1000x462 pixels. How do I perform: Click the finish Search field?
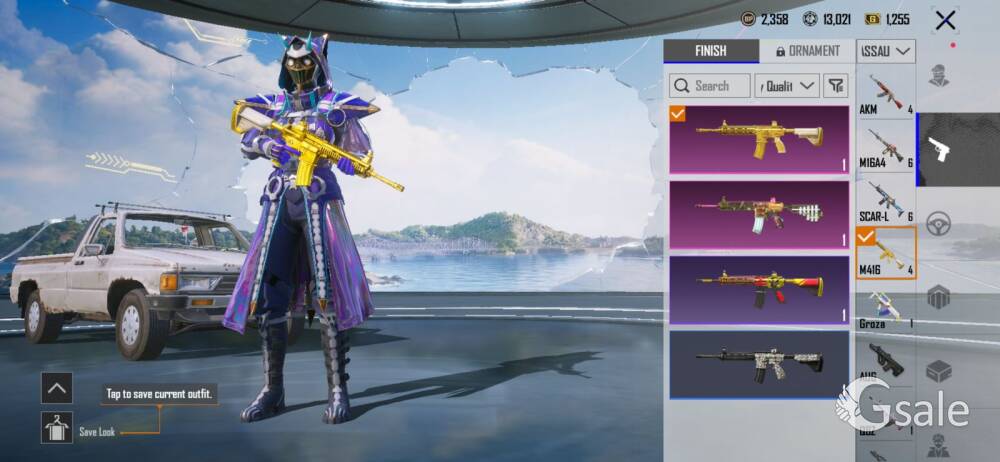tap(710, 86)
